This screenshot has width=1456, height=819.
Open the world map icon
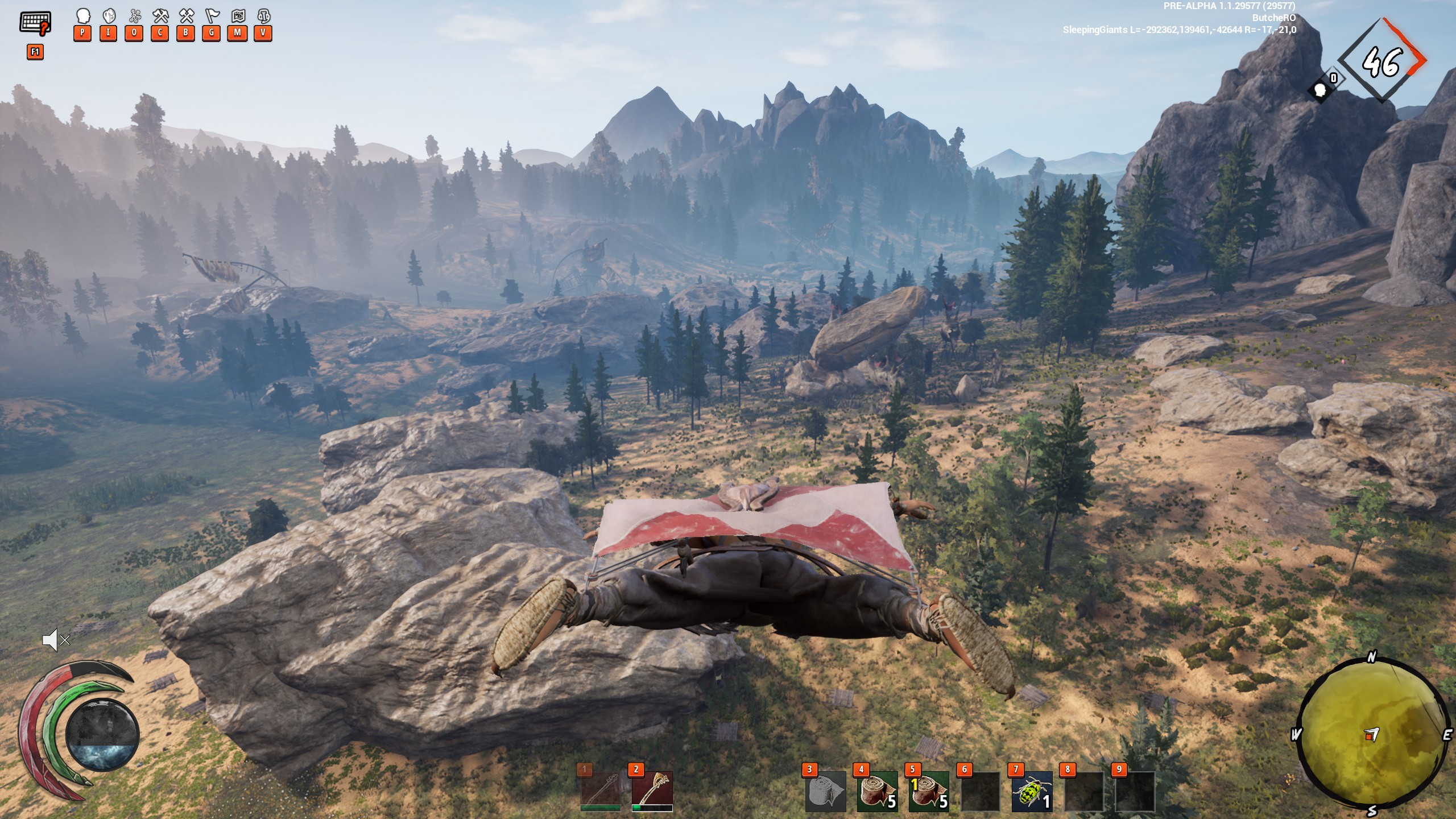pyautogui.click(x=237, y=16)
